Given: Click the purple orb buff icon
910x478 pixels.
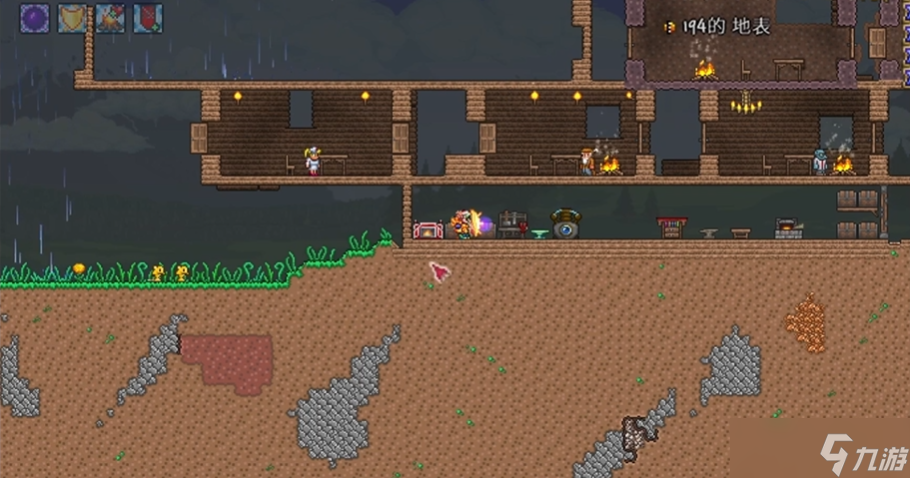Looking at the screenshot, I should tap(34, 18).
